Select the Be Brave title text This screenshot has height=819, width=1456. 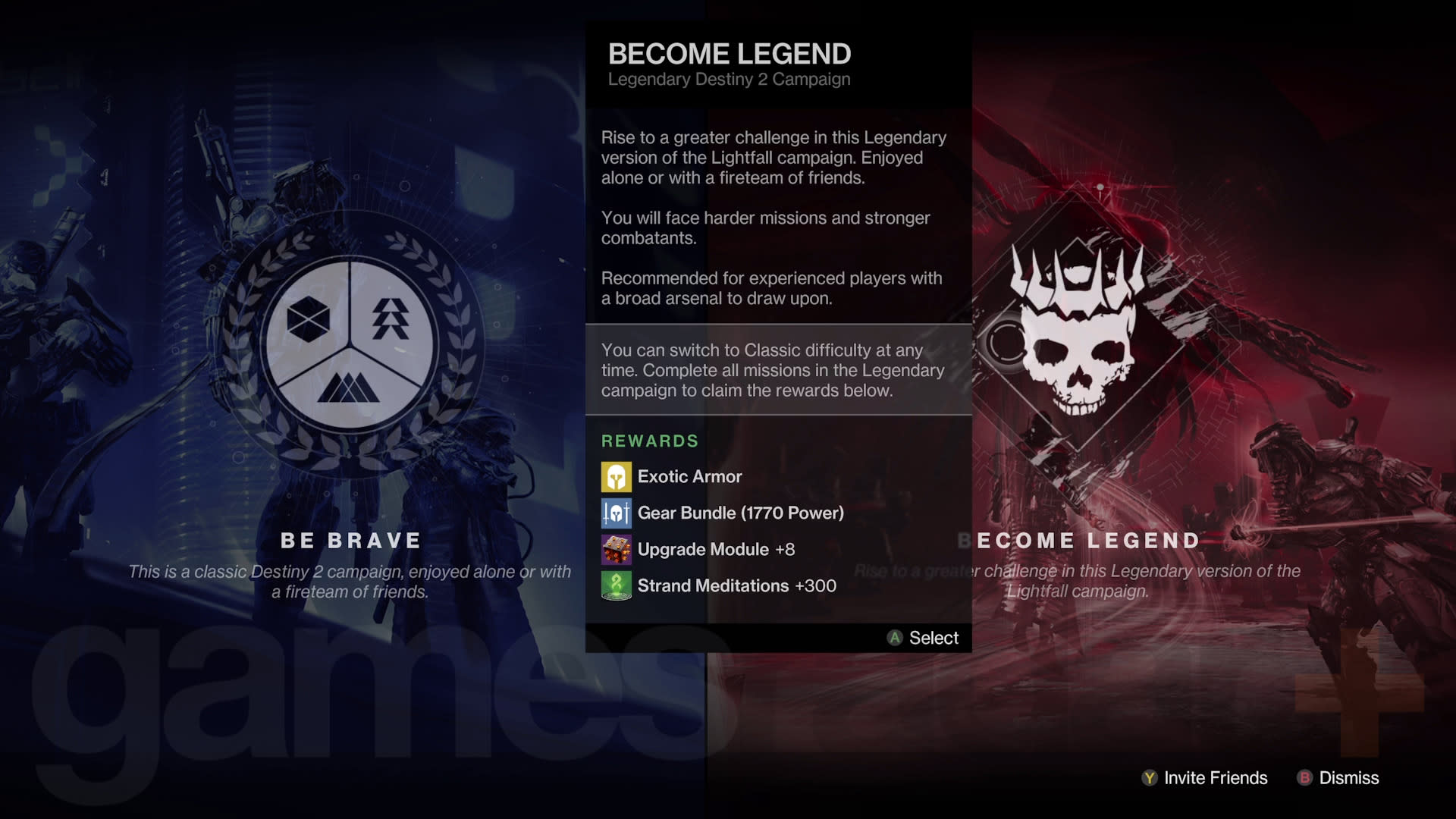coord(350,541)
